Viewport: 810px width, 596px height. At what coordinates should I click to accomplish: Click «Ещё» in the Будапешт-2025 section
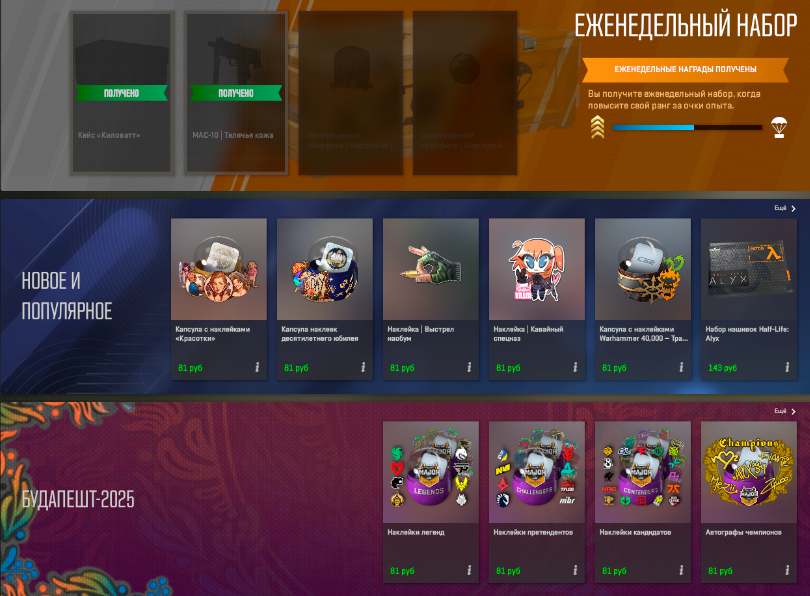(786, 411)
